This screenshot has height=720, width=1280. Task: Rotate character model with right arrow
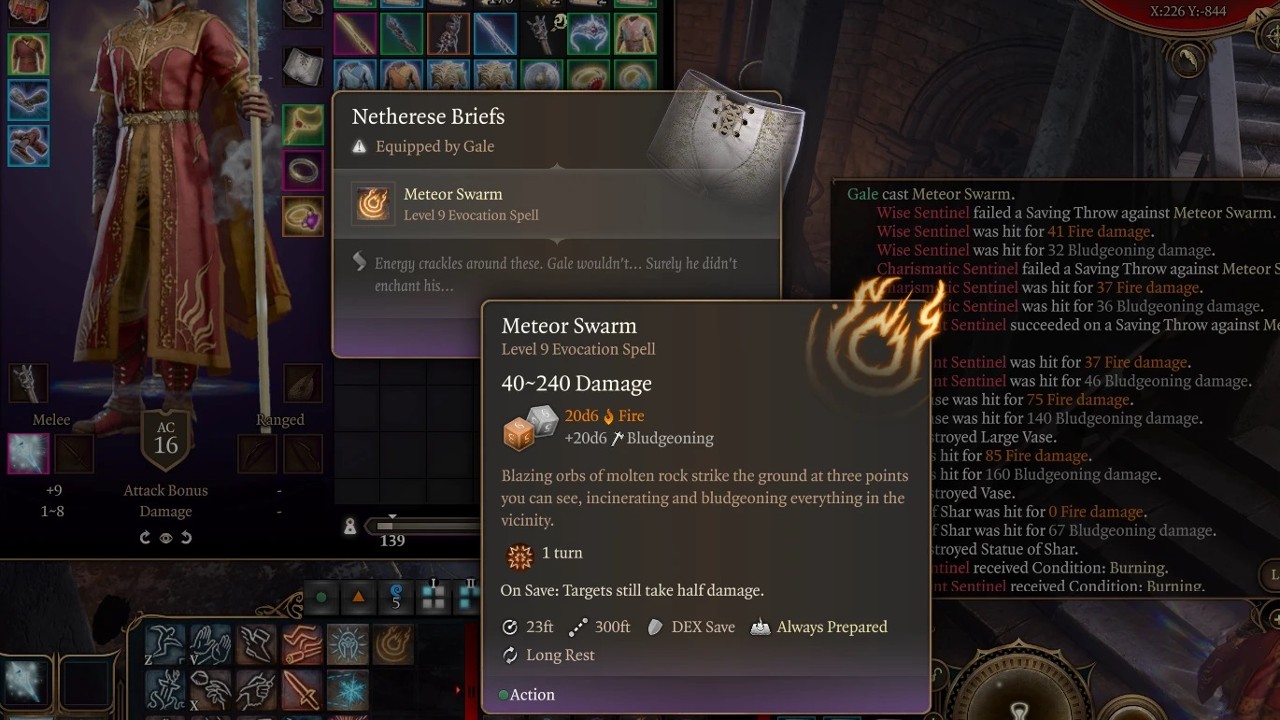click(x=186, y=537)
